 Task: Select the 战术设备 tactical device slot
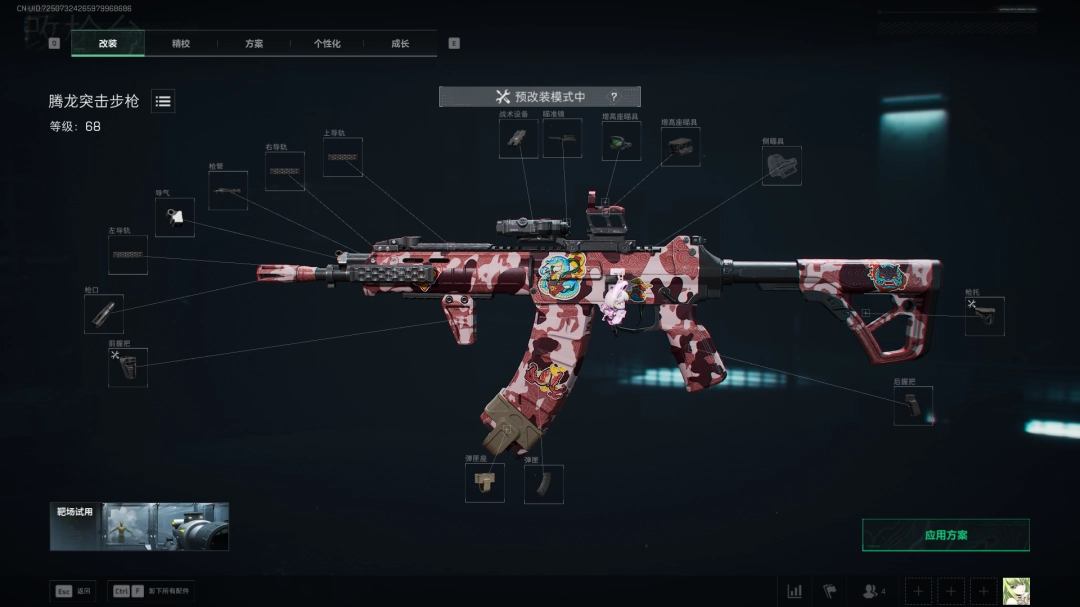[518, 139]
